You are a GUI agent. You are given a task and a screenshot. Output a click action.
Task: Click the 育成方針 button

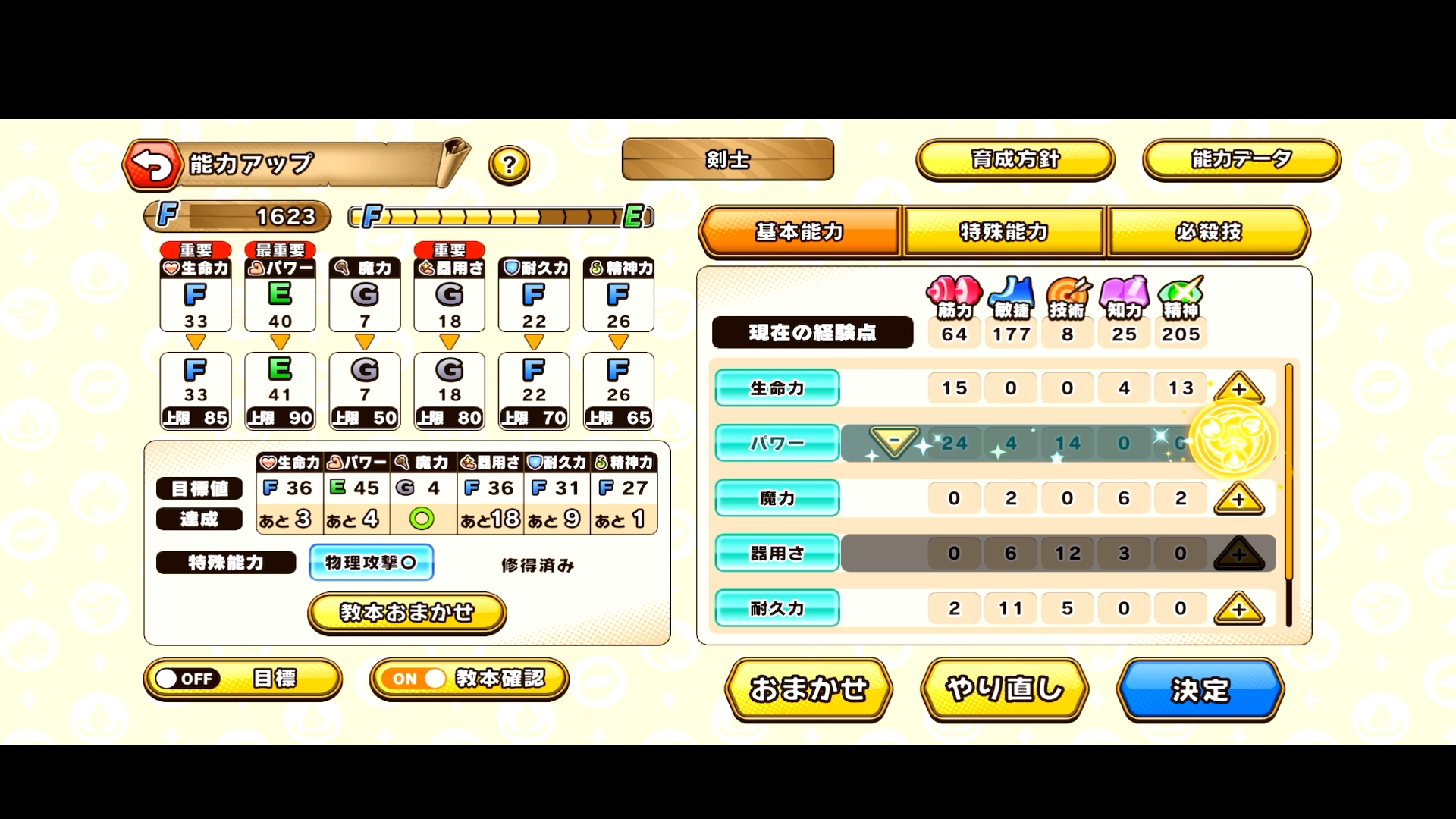[x=1016, y=160]
